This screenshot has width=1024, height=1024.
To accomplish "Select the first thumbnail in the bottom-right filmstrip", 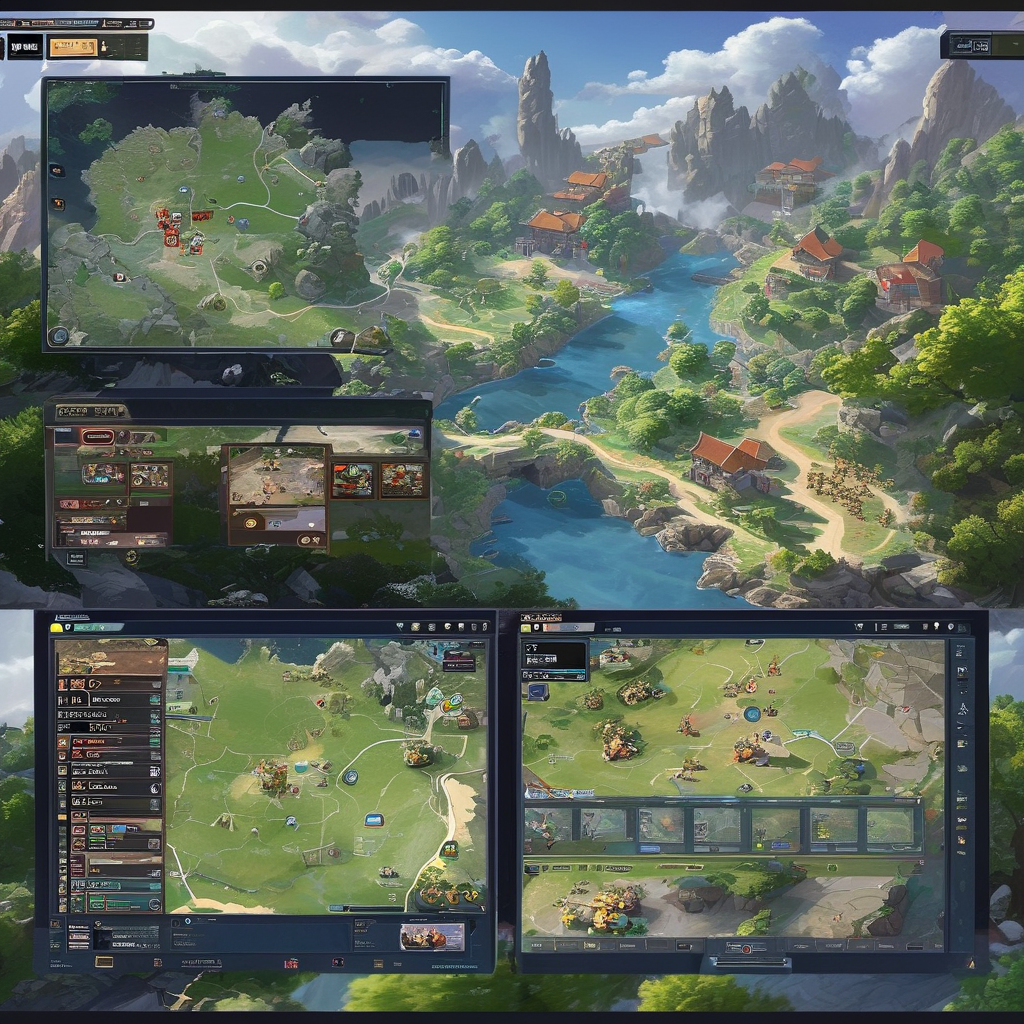I will pyautogui.click(x=548, y=826).
